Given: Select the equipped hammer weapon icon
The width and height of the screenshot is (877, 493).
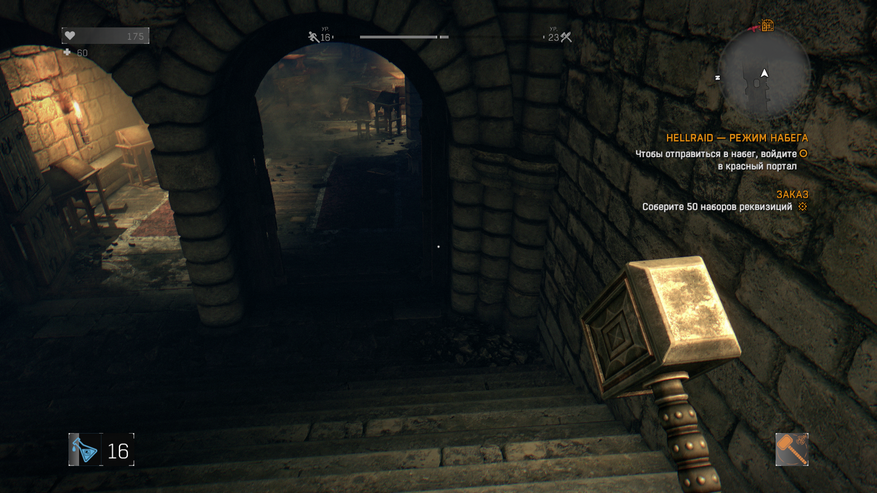Looking at the screenshot, I should (791, 449).
